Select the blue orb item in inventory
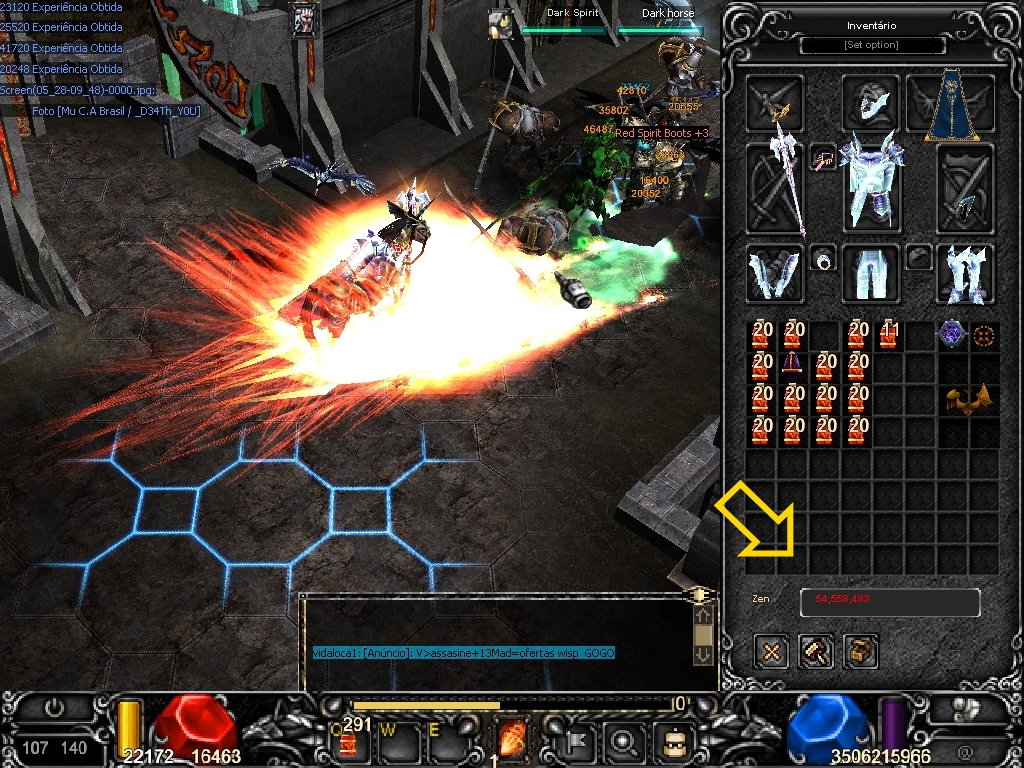Viewport: 1024px width, 768px height. (x=951, y=335)
